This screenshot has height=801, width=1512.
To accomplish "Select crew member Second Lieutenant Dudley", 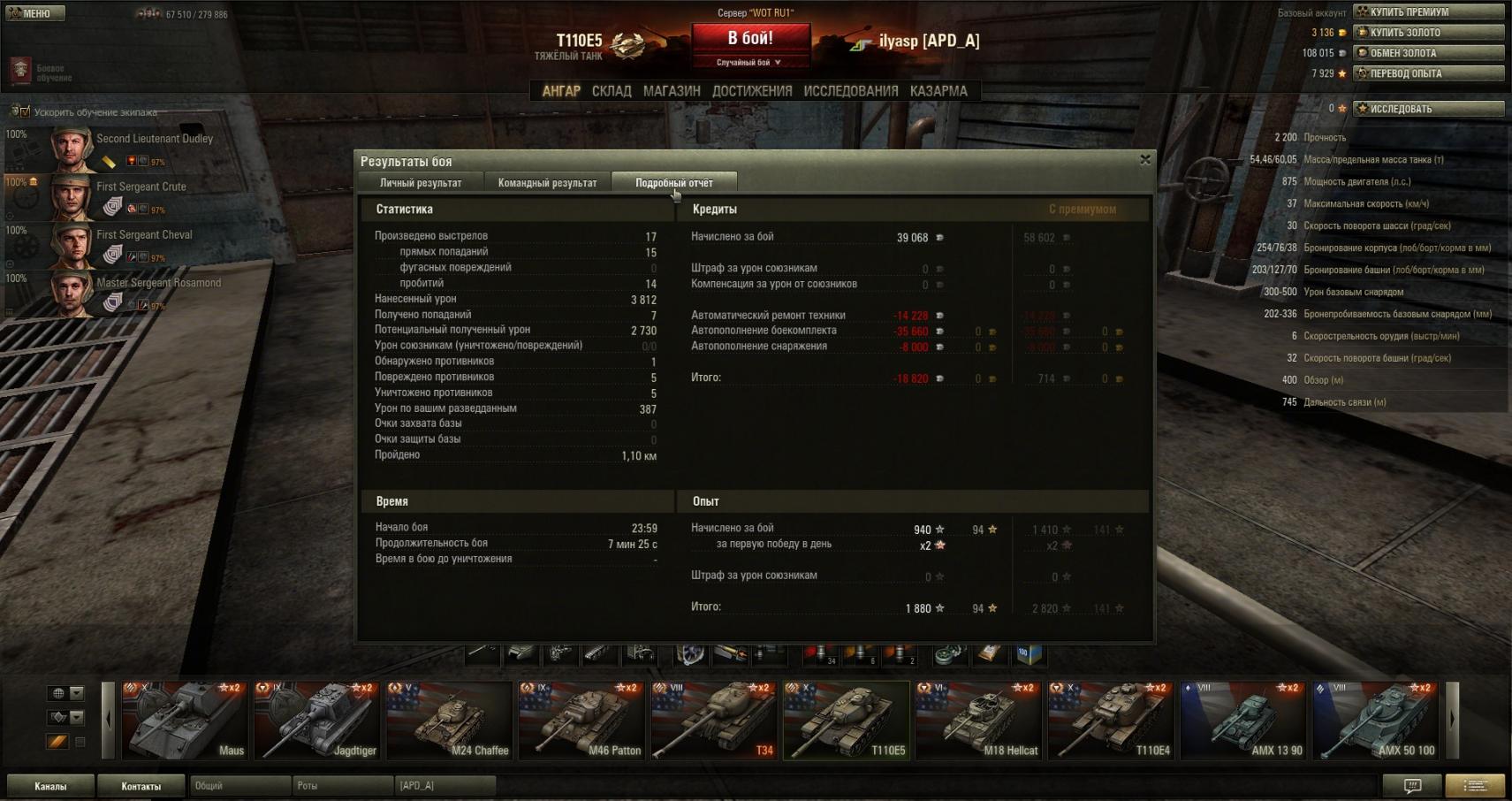I will (133, 149).
